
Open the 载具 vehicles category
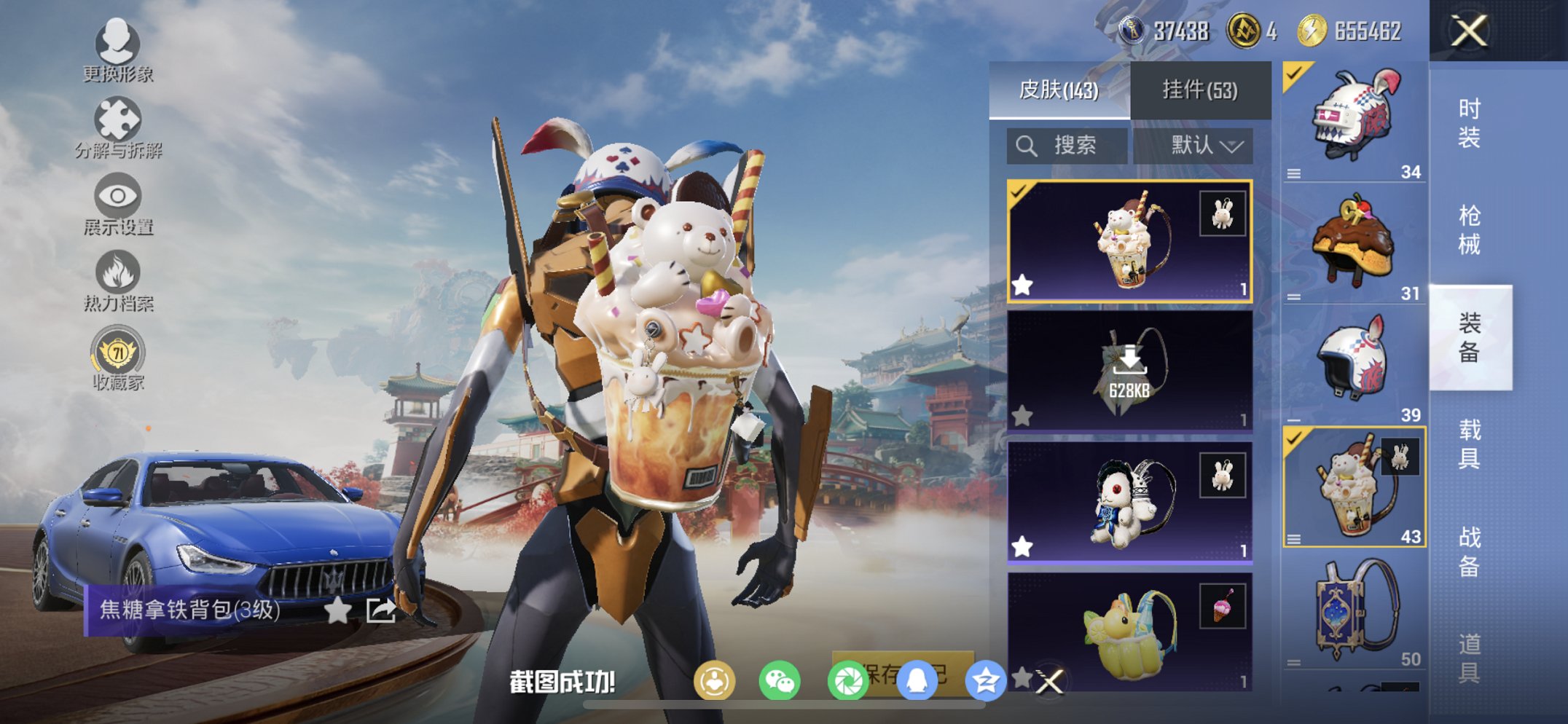(1469, 444)
